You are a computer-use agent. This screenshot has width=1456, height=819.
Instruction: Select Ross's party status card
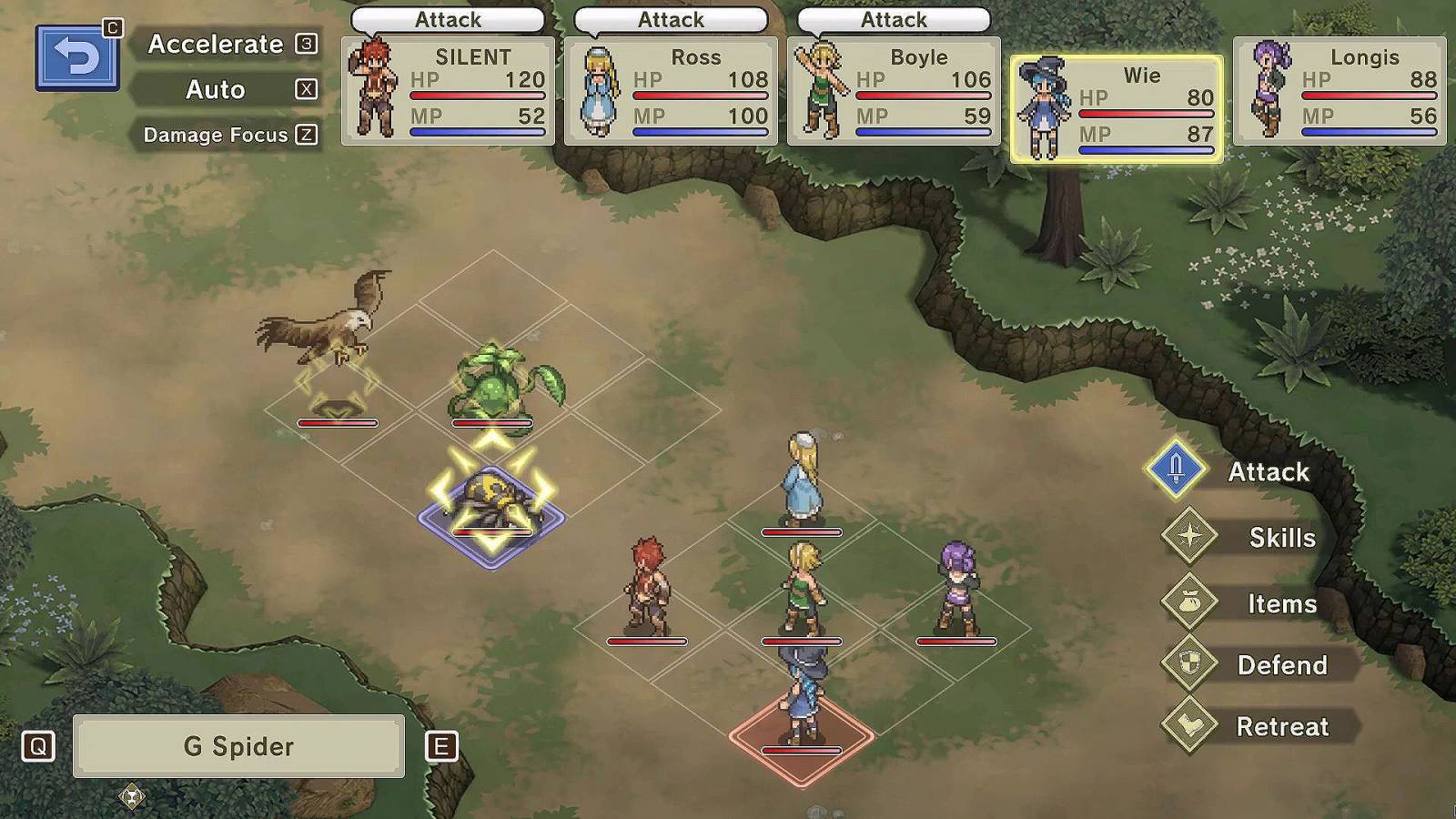(671, 91)
